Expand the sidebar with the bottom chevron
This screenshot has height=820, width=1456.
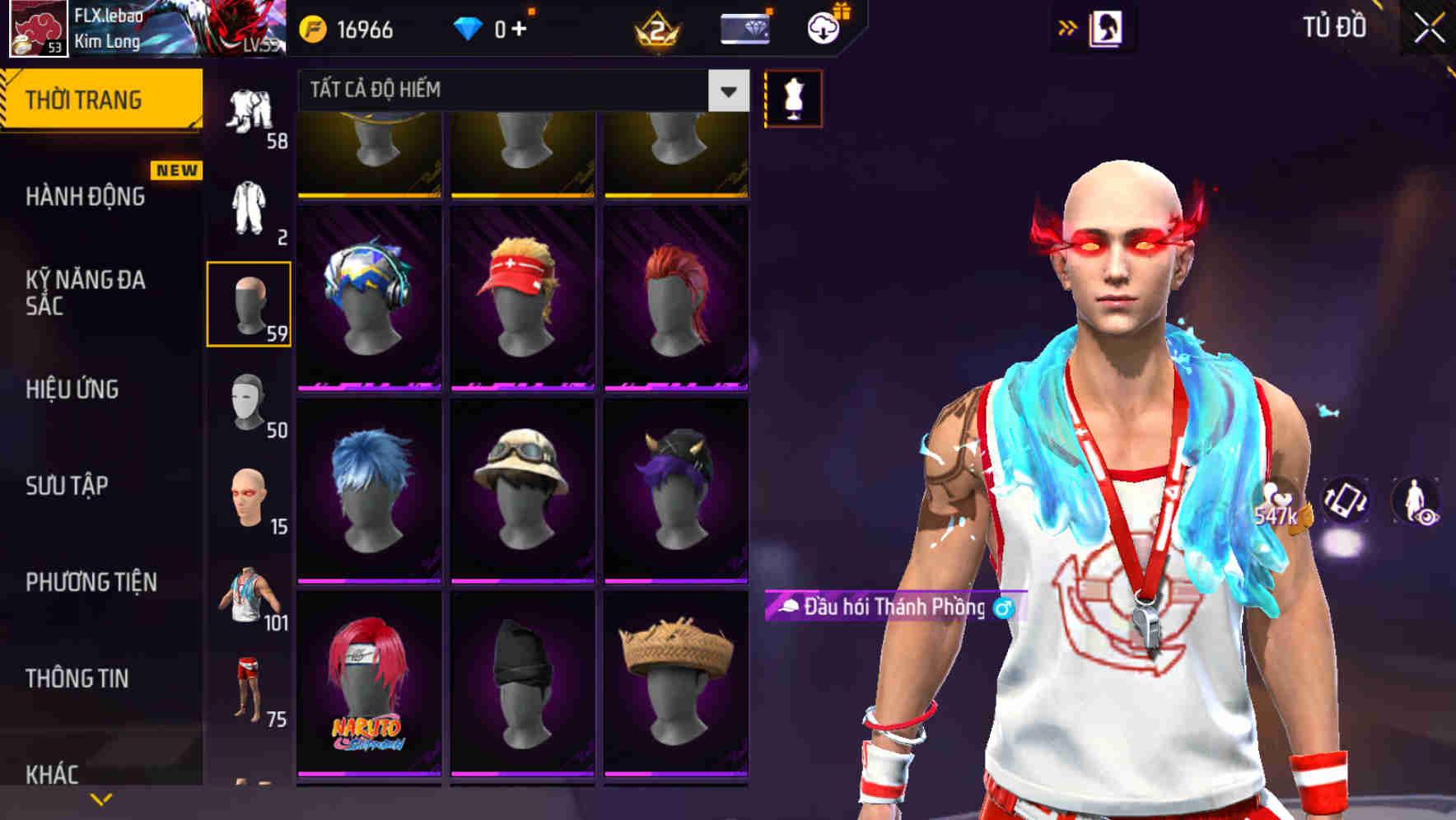coord(100,797)
